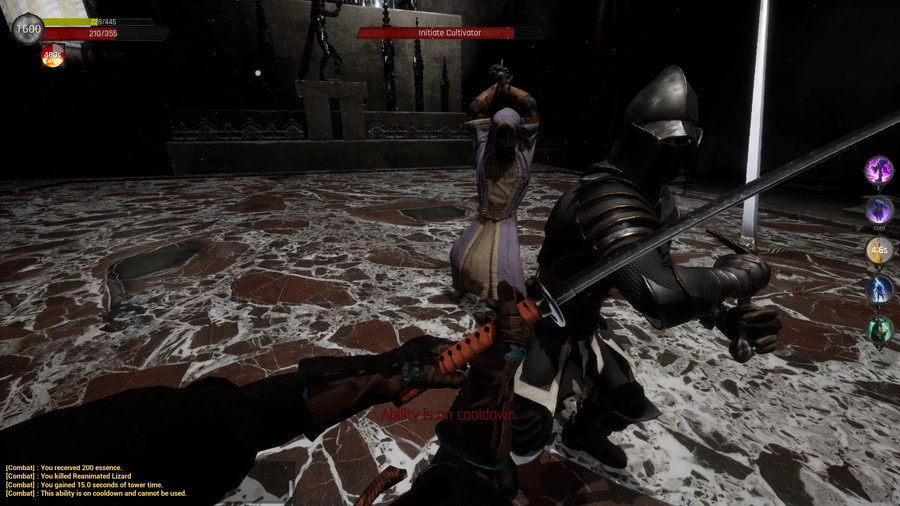Viewport: 900px width, 506px height.
Task: Activate the purple slashing figure ability
Action: point(879,170)
